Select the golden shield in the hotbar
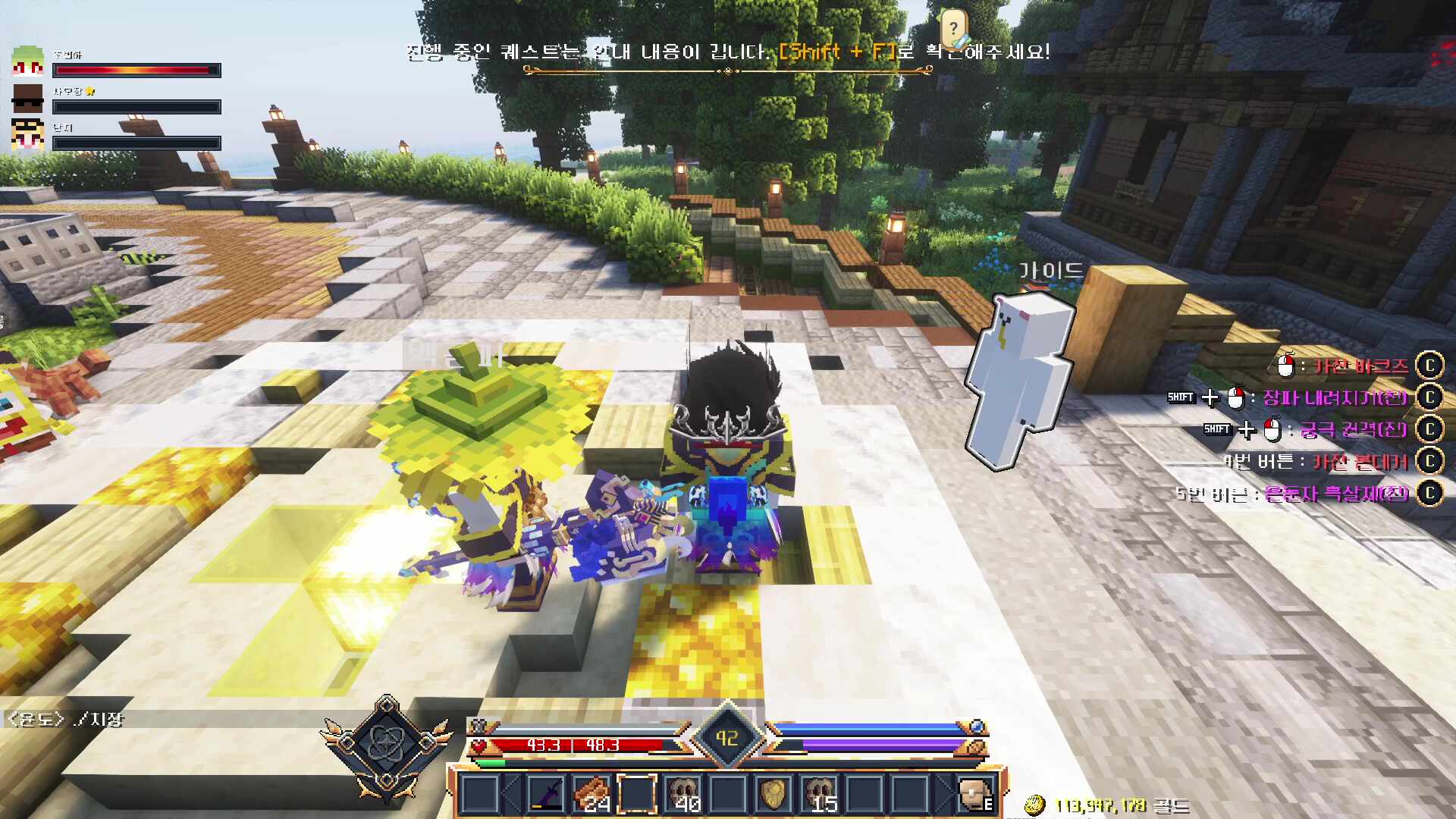1456x819 pixels. point(773,793)
